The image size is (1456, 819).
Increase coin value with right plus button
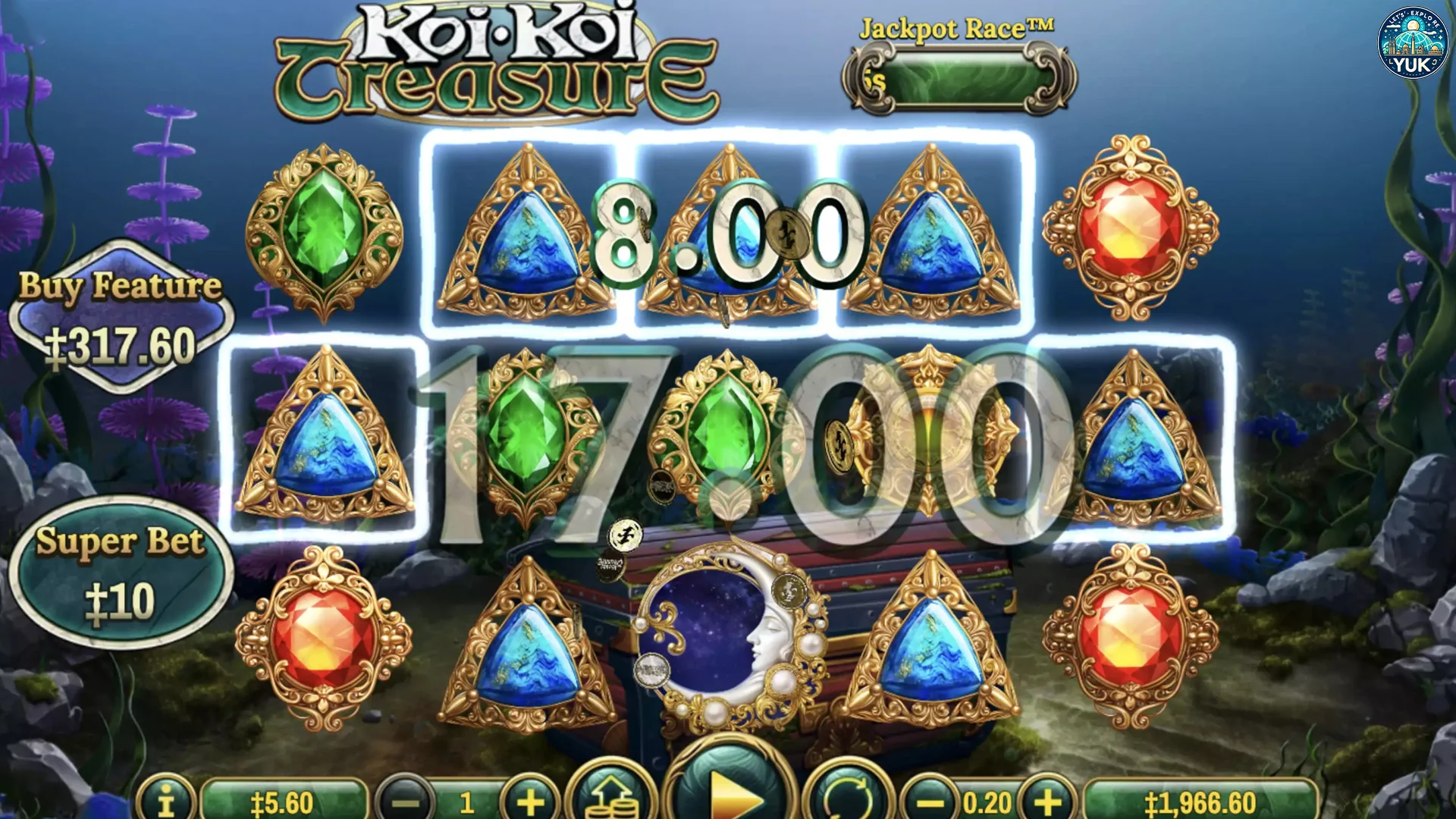coord(1048,798)
